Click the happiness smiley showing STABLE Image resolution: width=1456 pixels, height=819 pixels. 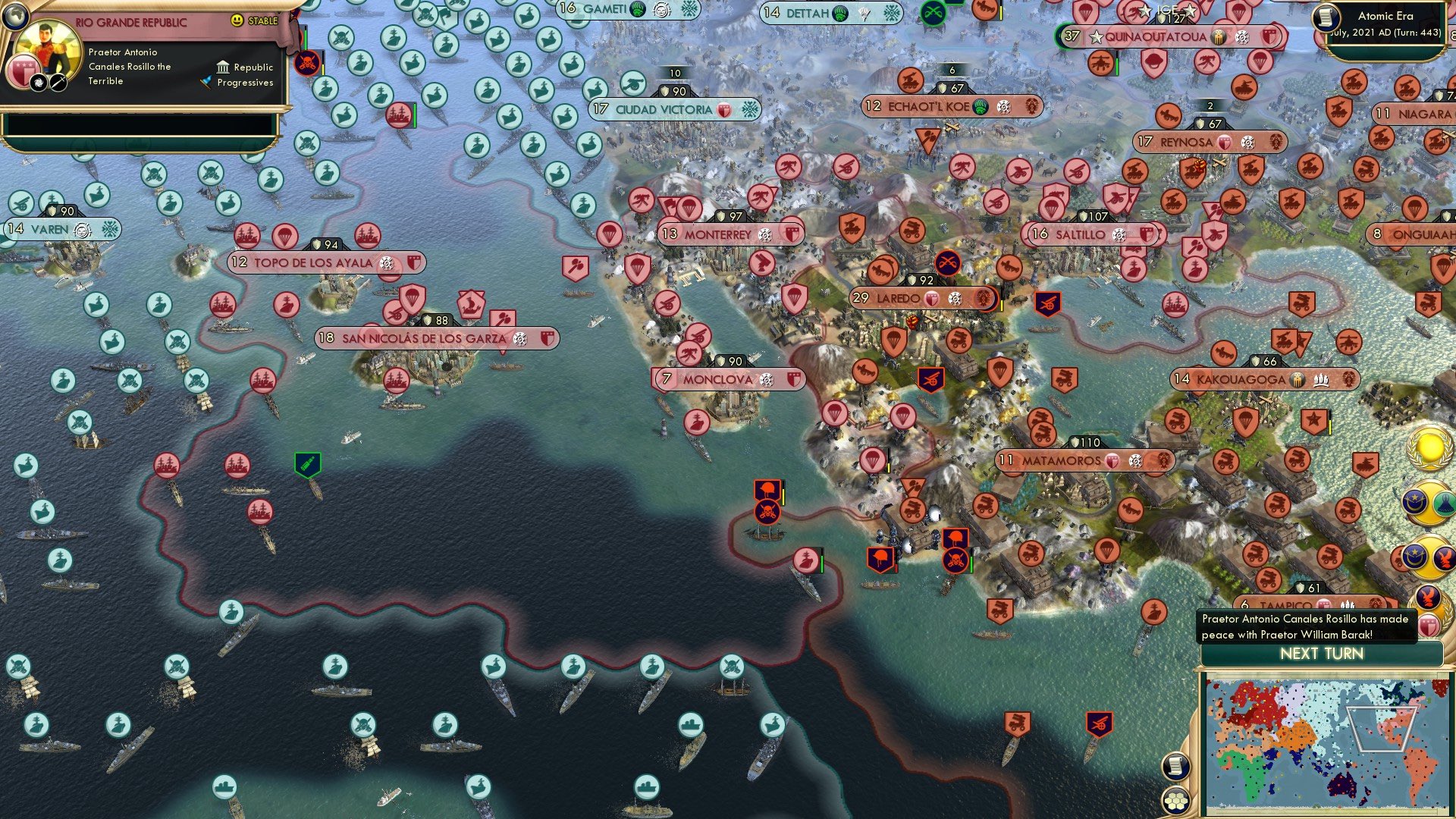point(237,20)
